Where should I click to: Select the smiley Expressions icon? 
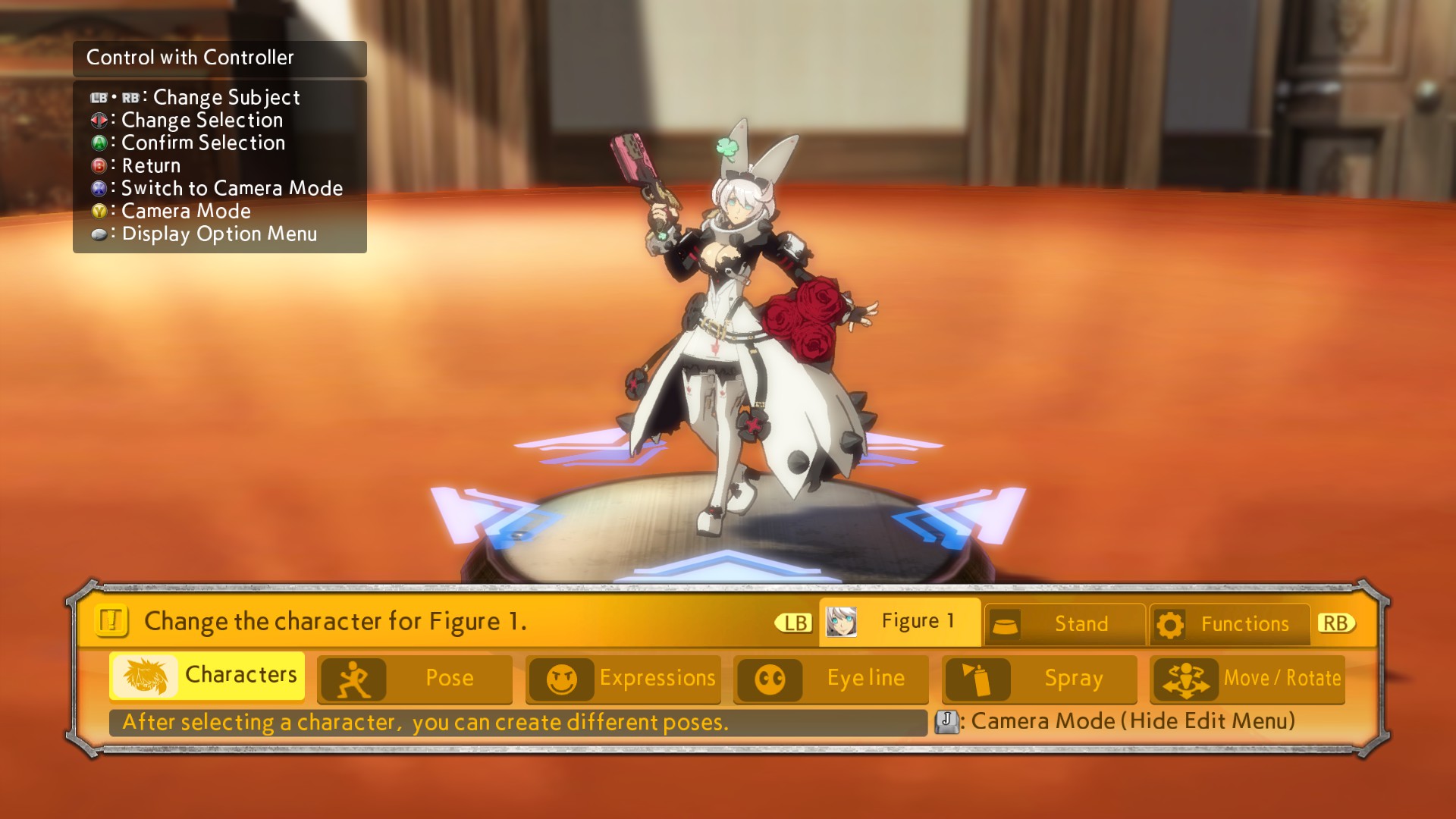tap(562, 679)
